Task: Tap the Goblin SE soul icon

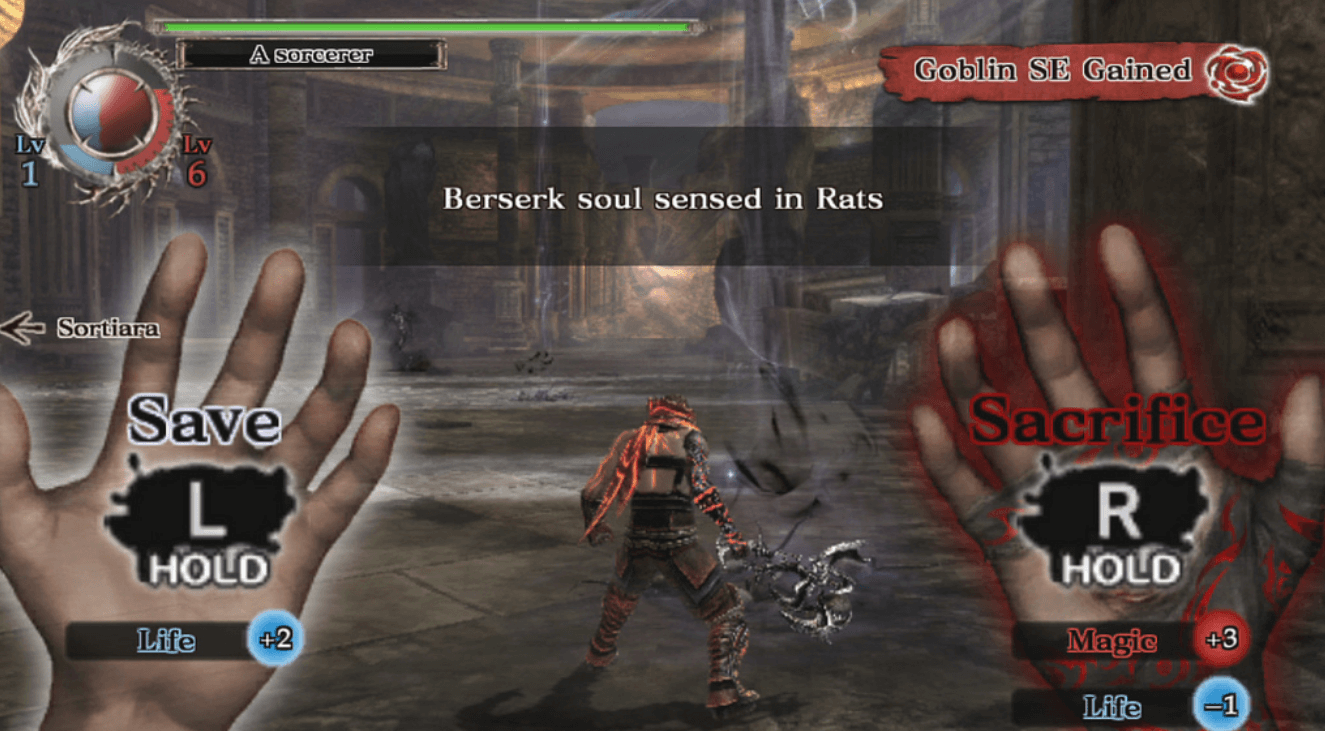Action: click(x=1240, y=71)
